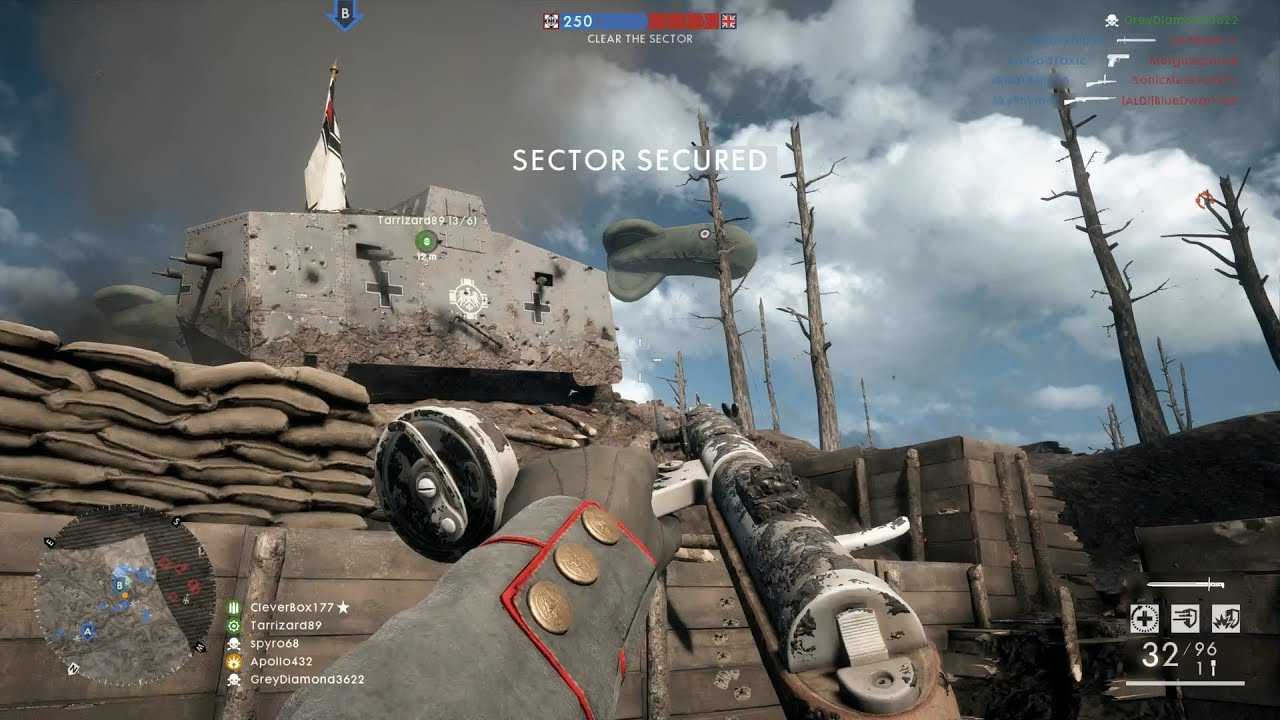The height and width of the screenshot is (720, 1280).
Task: Click GreyDiamond3622 in the squad list
Action: 306,679
